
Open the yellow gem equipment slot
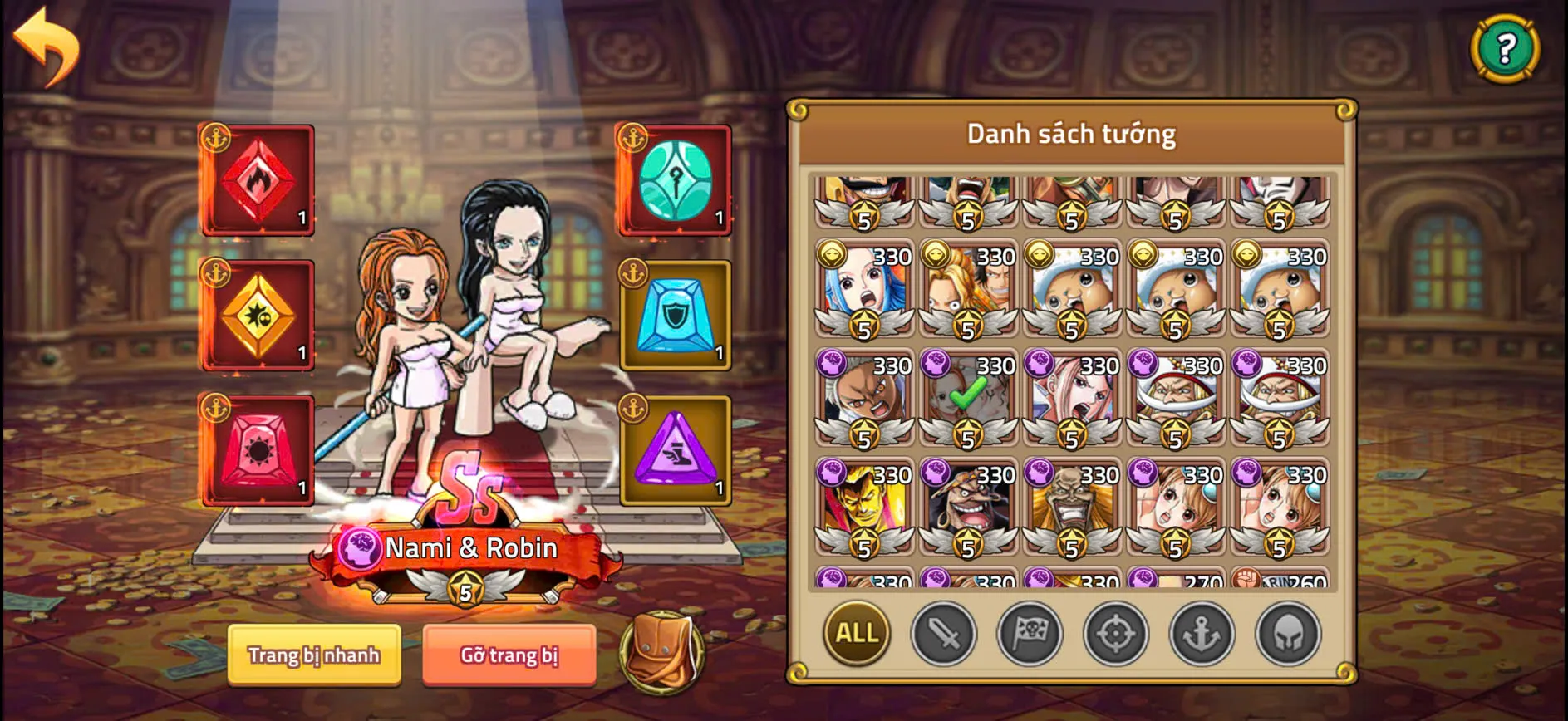[258, 316]
